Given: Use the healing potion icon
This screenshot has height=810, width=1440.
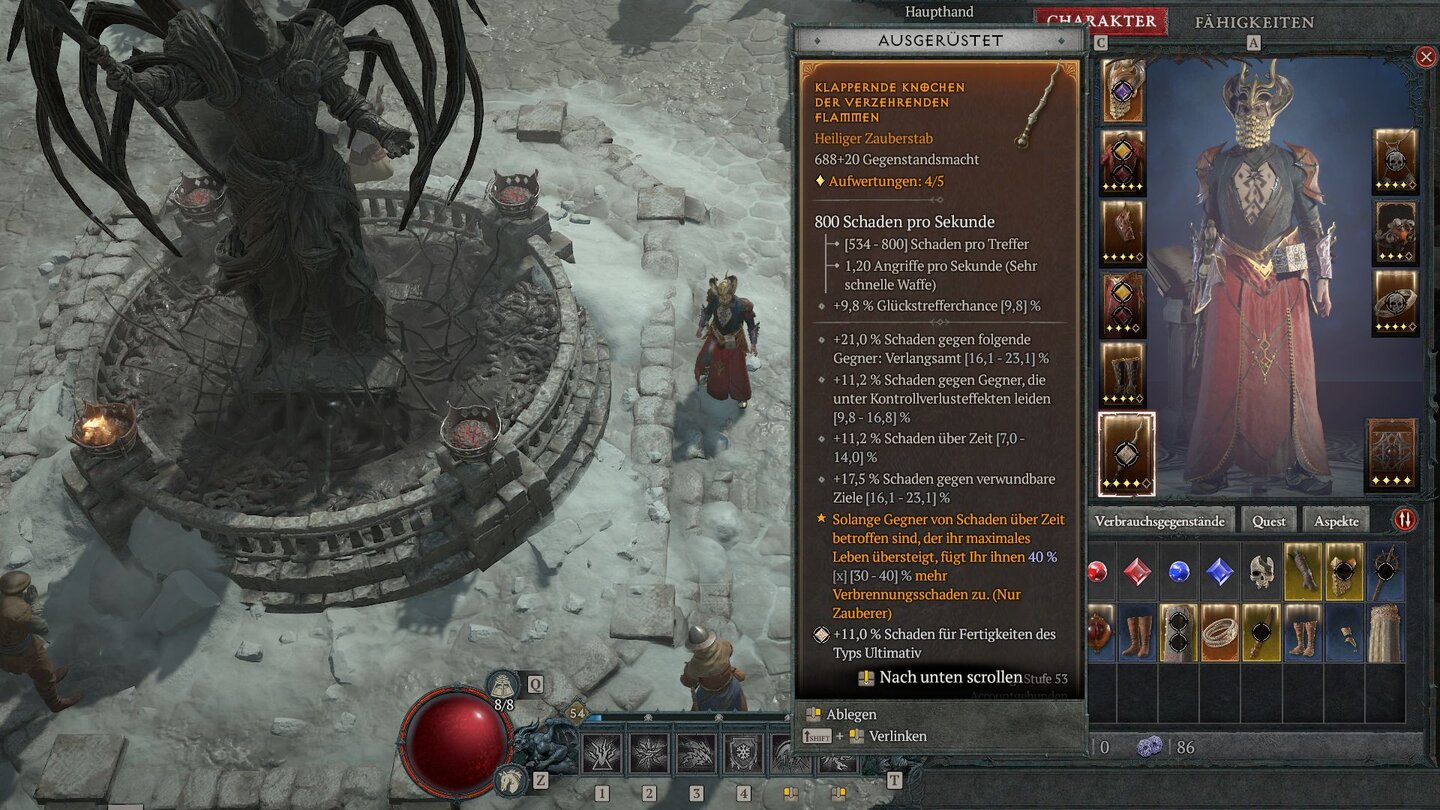Looking at the screenshot, I should 504,688.
